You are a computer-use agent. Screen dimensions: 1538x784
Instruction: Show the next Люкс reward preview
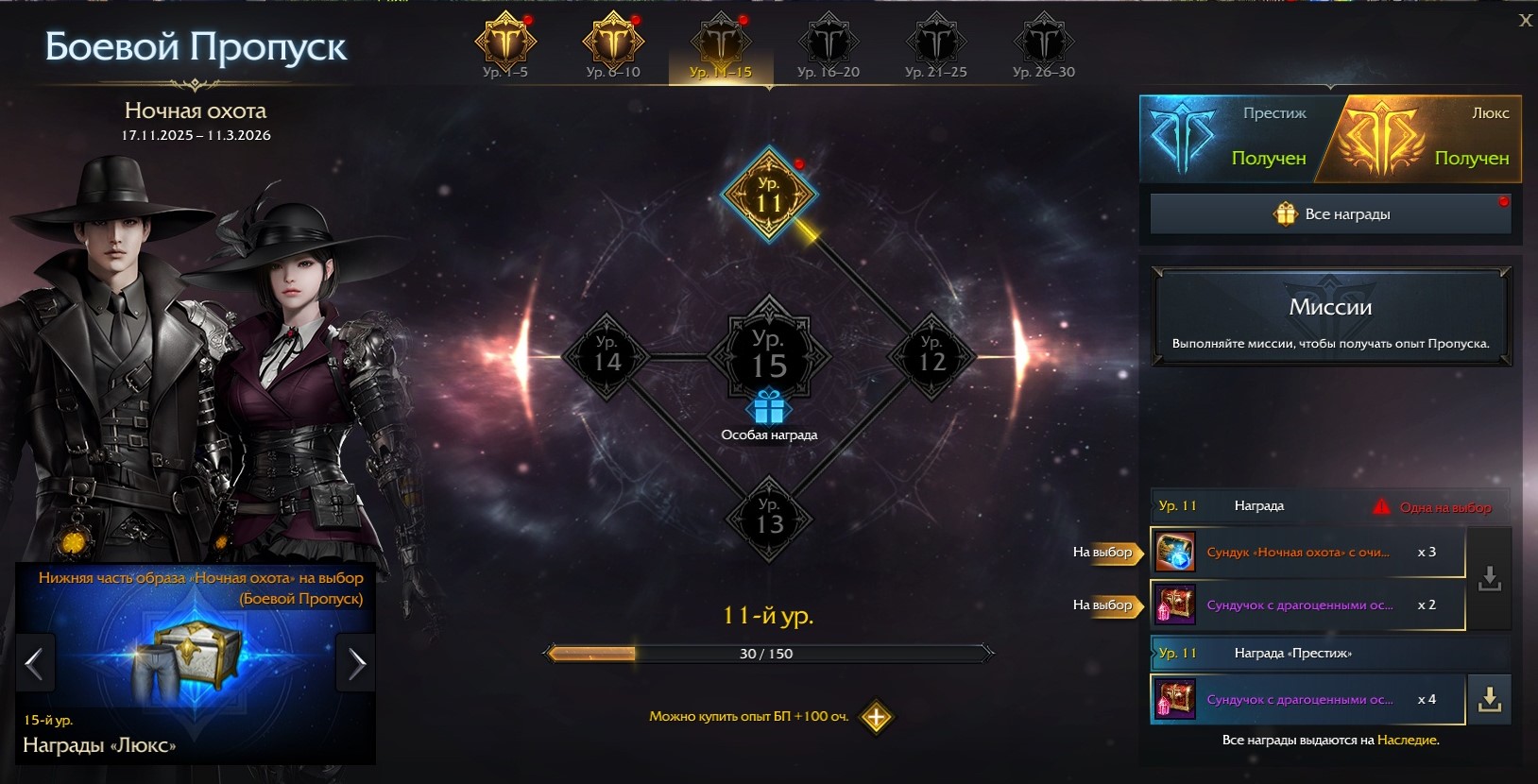(356, 664)
